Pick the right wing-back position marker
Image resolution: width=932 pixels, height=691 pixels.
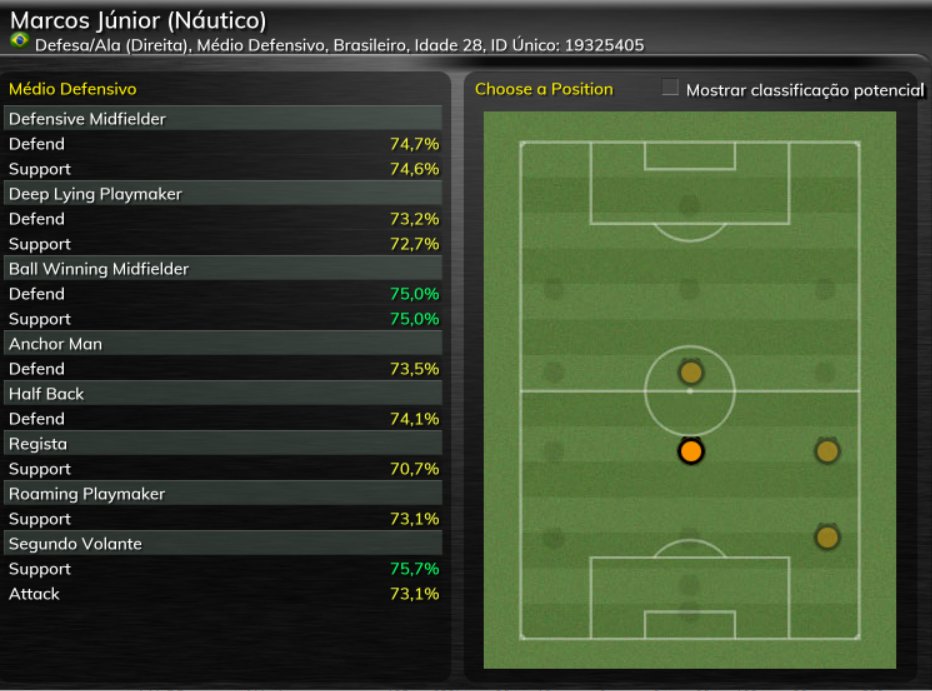[x=826, y=451]
